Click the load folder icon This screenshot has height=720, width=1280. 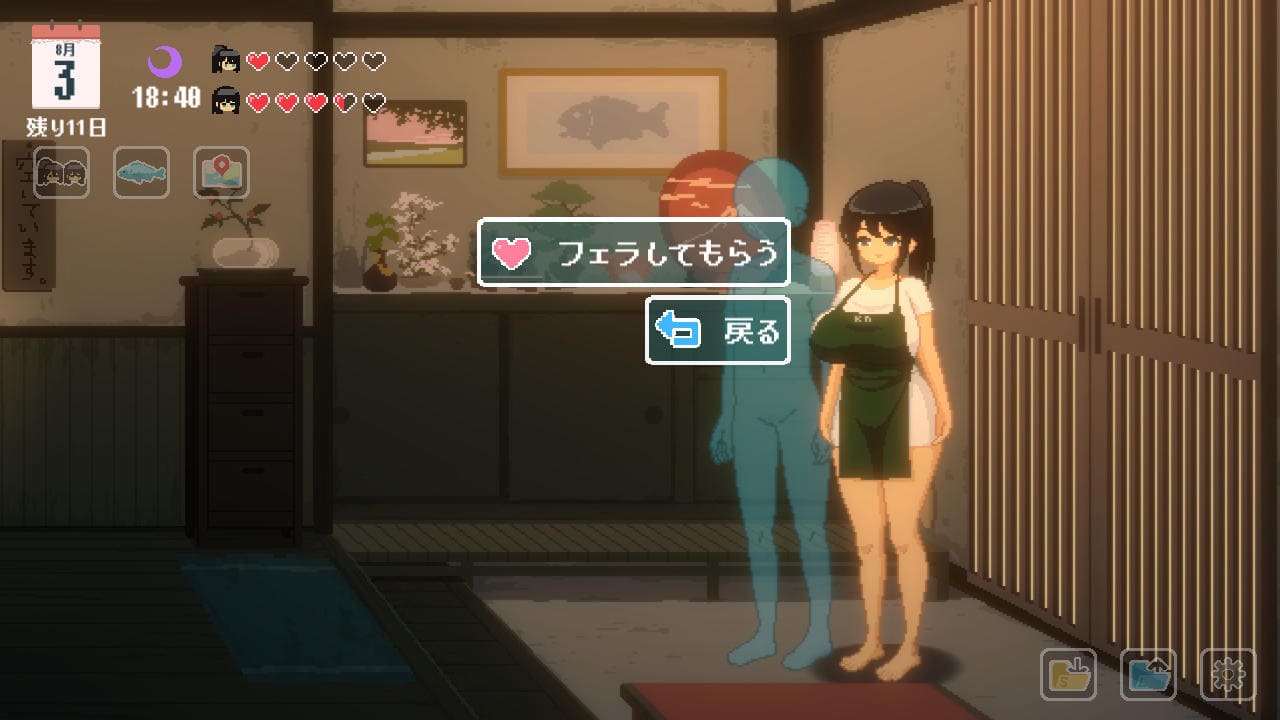pyautogui.click(x=1148, y=675)
